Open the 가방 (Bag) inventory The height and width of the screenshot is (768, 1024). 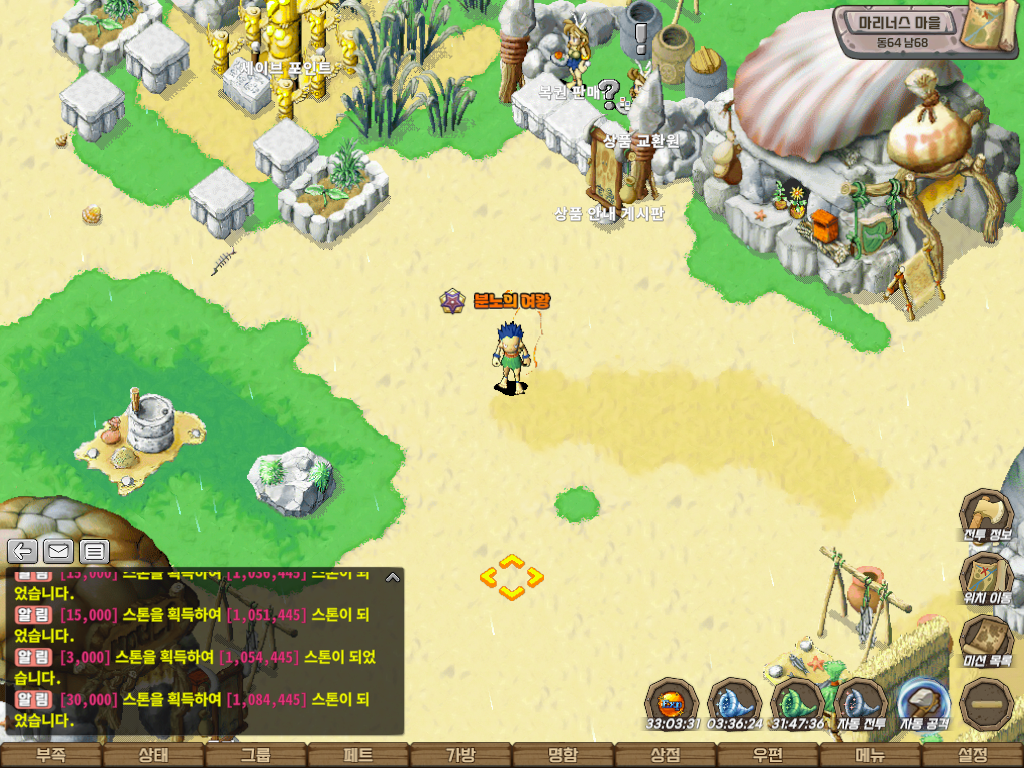pyautogui.click(x=460, y=756)
